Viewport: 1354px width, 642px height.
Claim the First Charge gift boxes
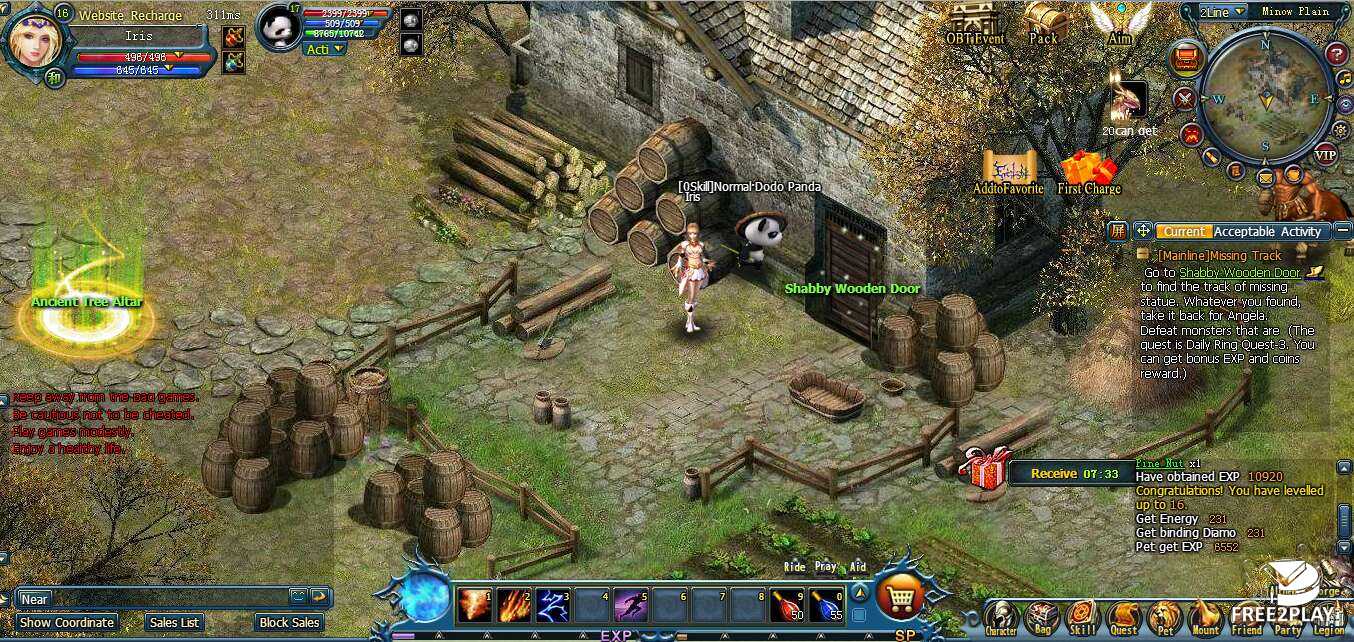[1088, 170]
